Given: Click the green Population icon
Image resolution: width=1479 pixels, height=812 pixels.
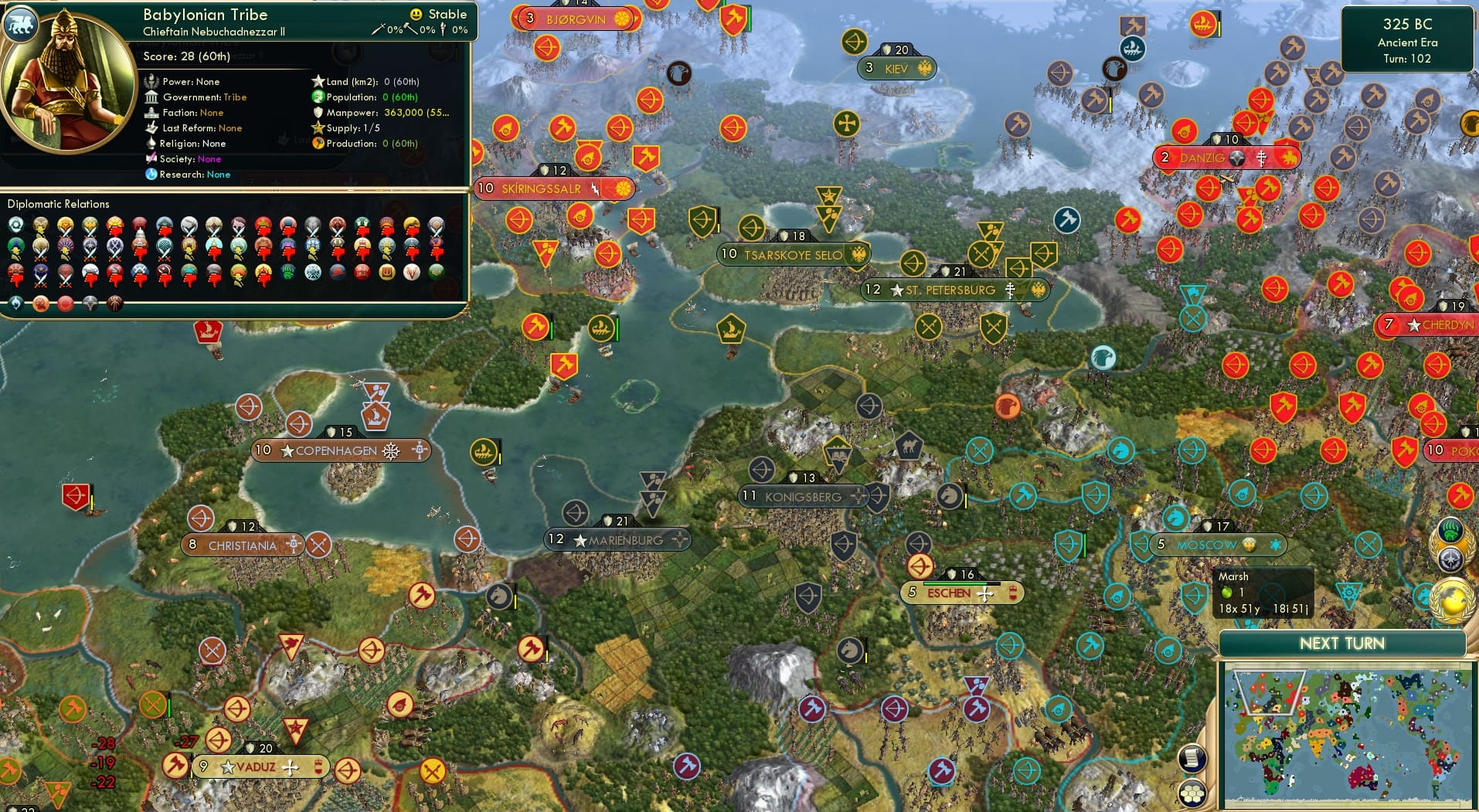Looking at the screenshot, I should (x=318, y=97).
